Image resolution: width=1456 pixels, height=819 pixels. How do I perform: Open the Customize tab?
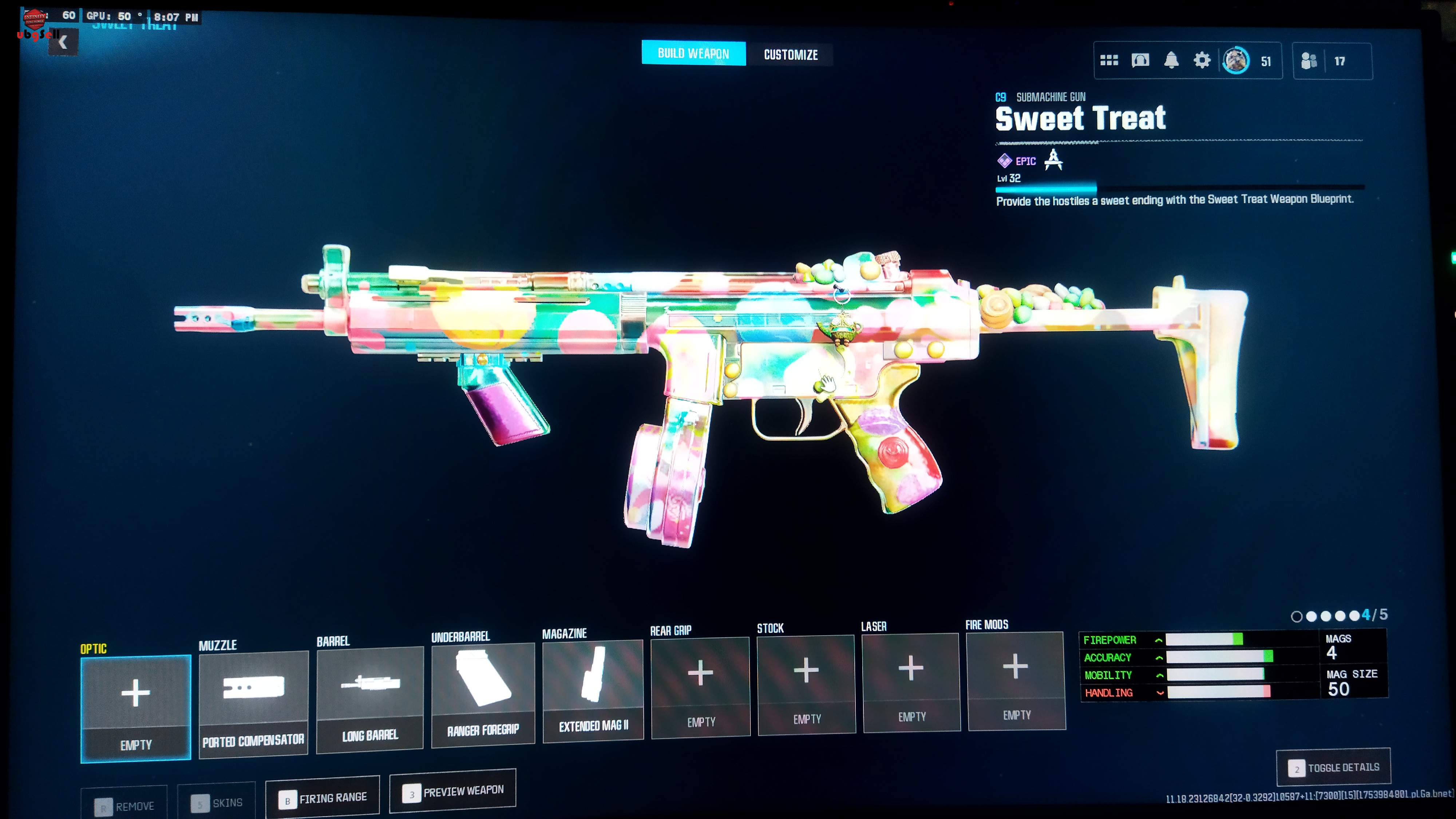pos(790,55)
